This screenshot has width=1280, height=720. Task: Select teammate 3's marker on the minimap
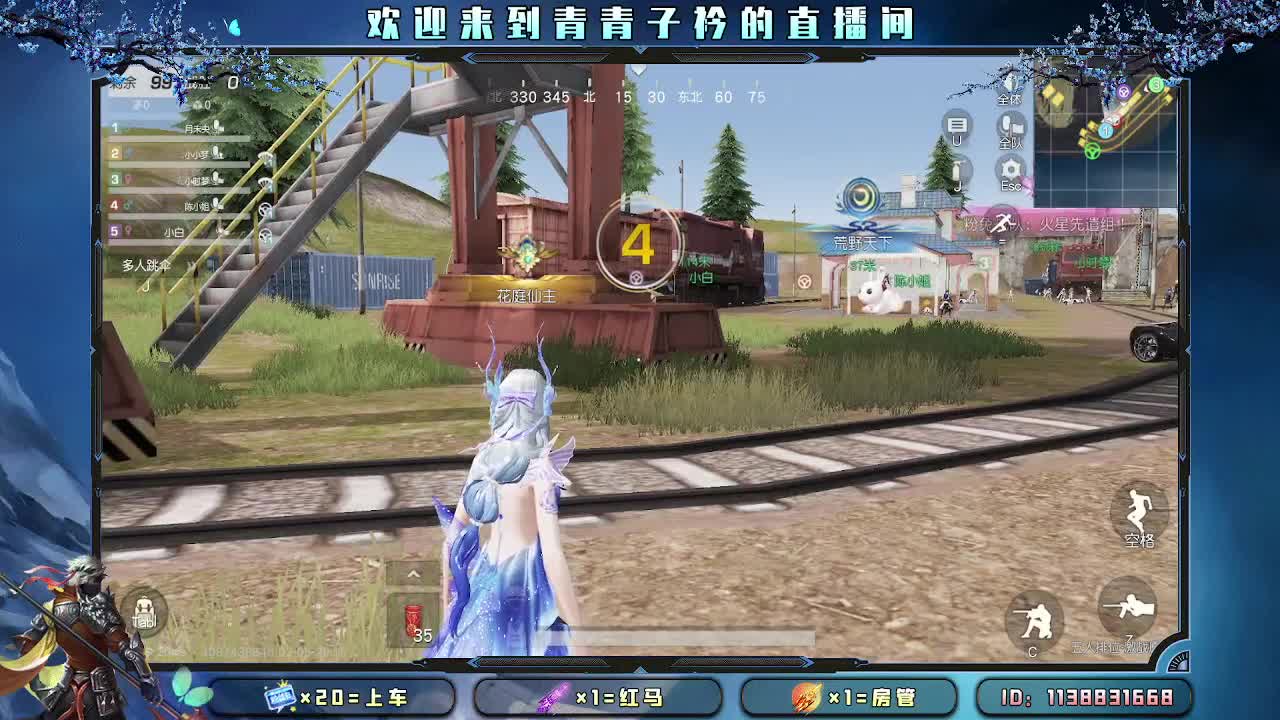point(1156,84)
